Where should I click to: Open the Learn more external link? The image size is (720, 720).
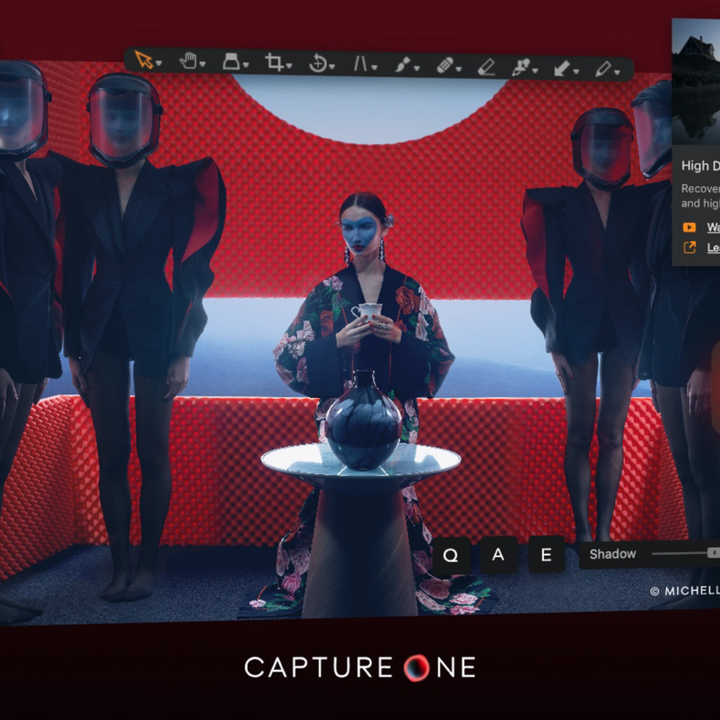(x=712, y=247)
